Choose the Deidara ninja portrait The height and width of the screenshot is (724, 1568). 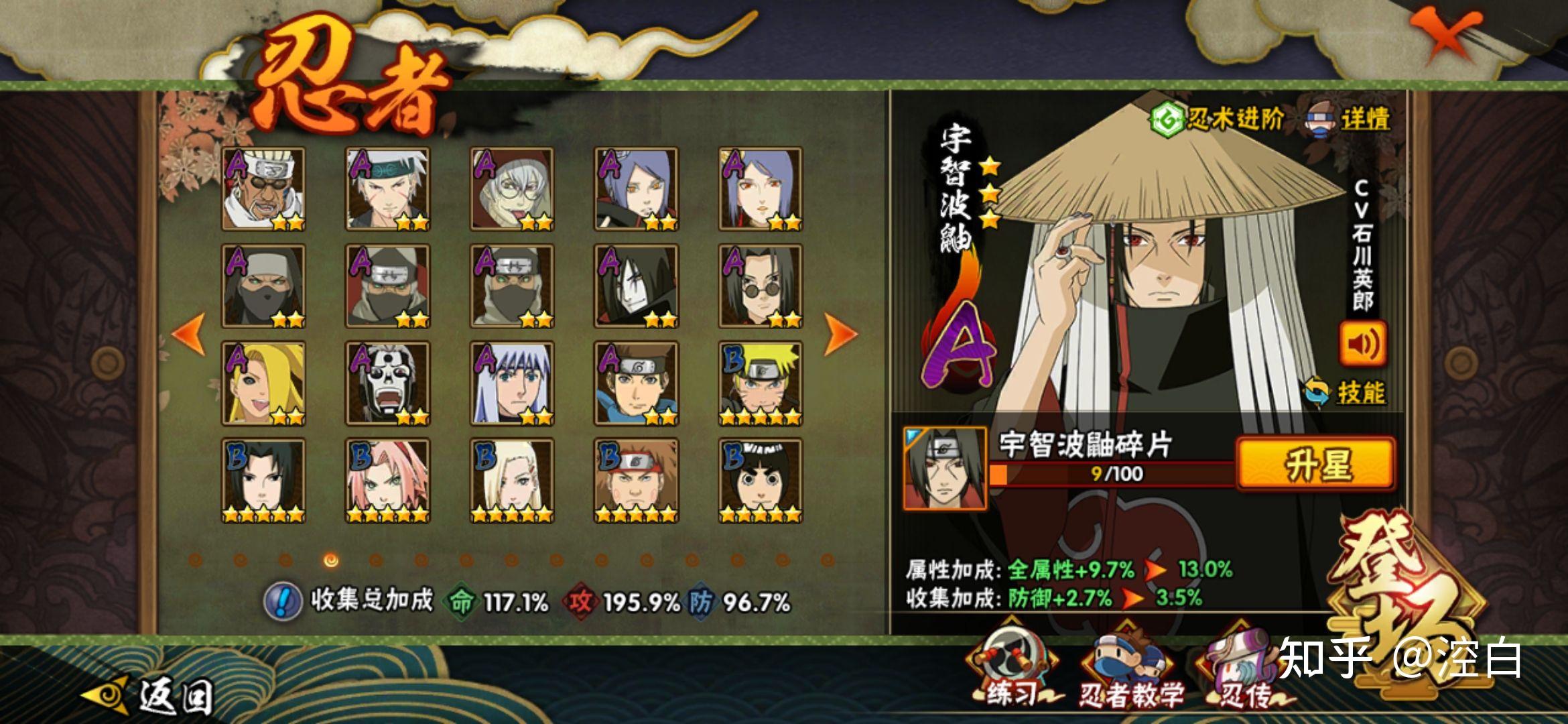(x=263, y=383)
